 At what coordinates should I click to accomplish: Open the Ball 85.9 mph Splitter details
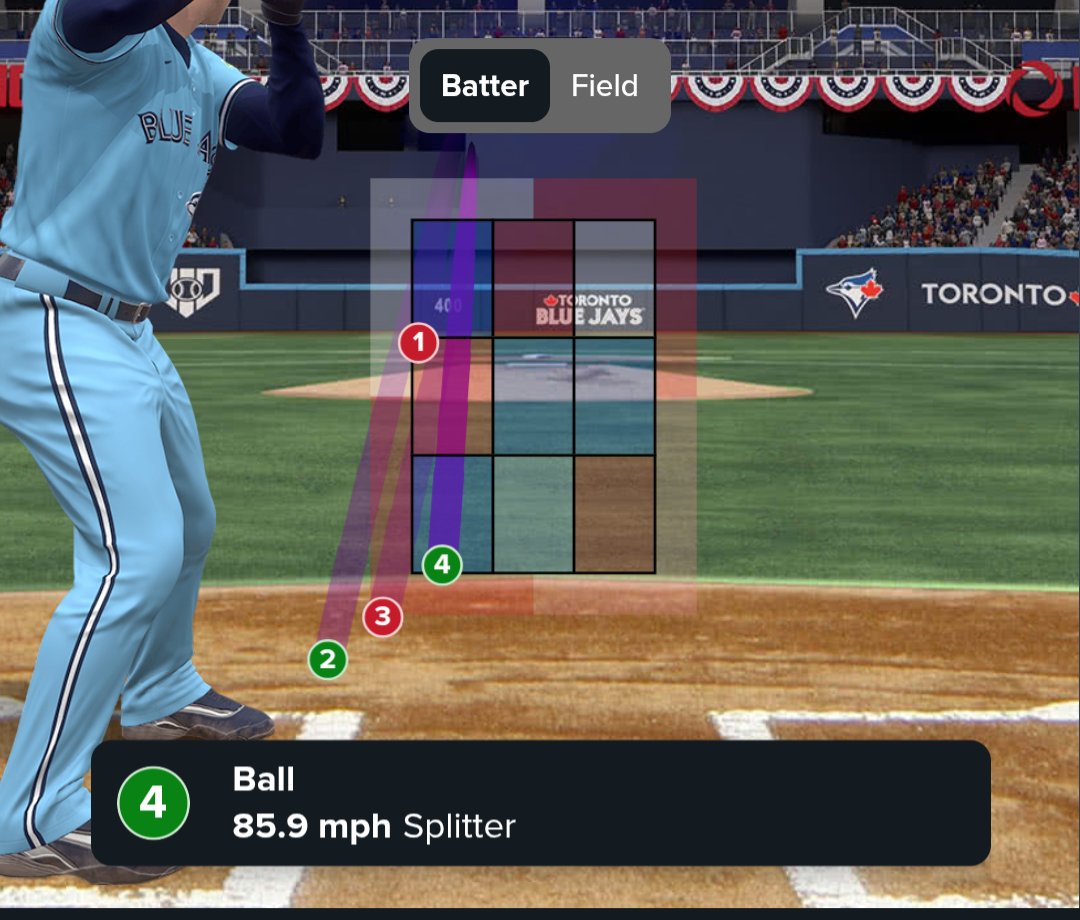pyautogui.click(x=540, y=802)
